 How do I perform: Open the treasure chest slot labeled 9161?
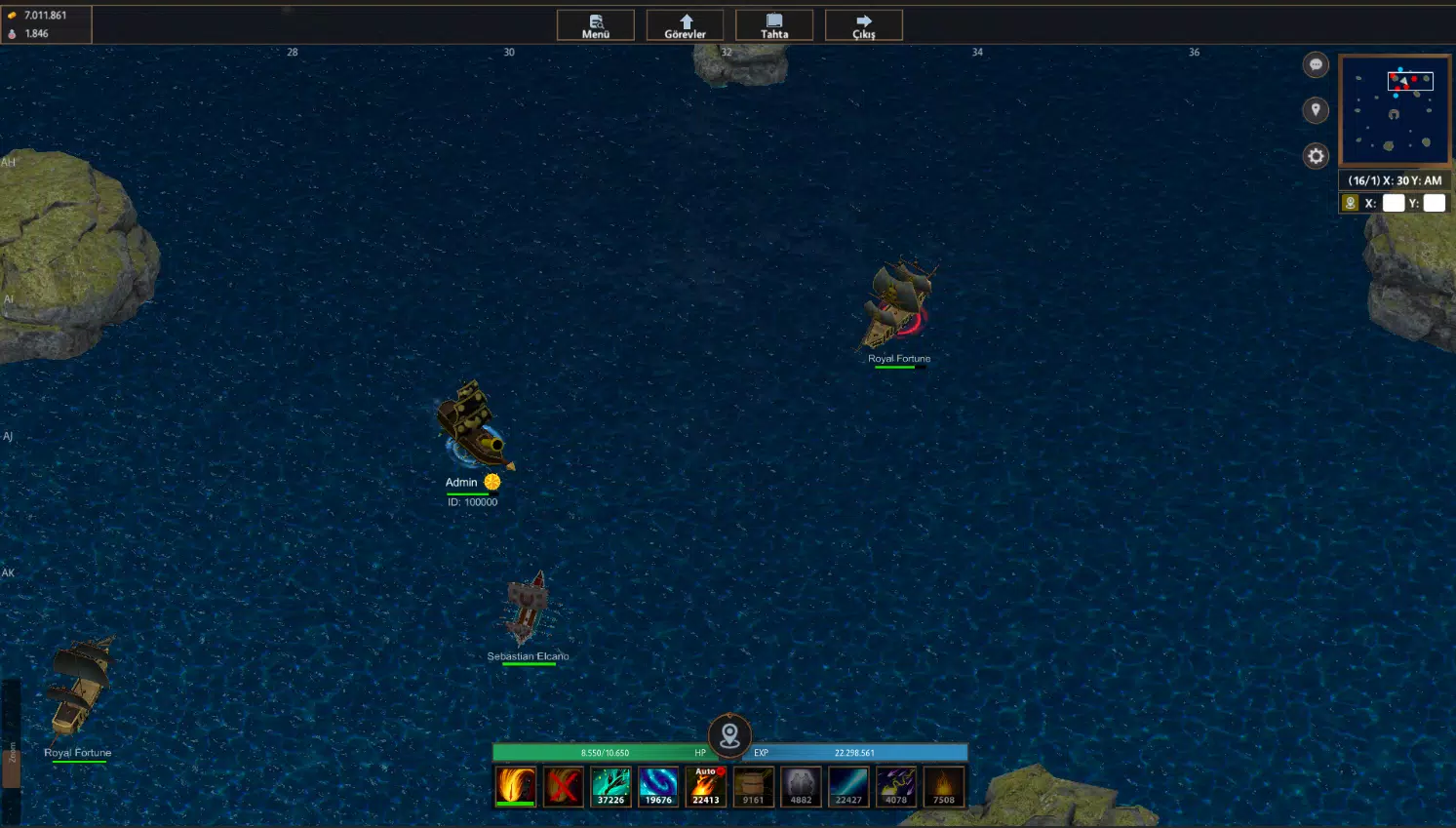pos(753,785)
